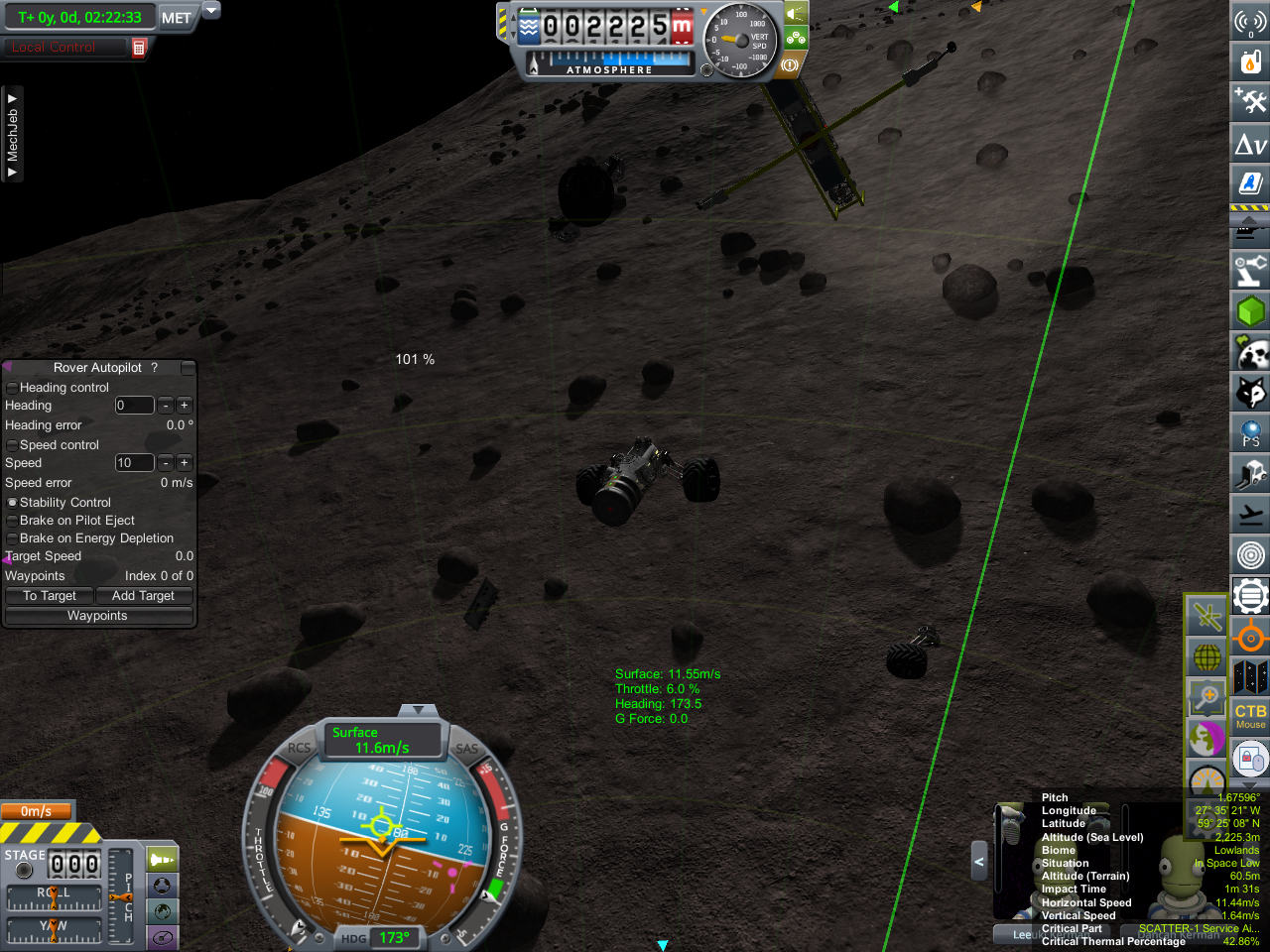Toggle the MET time display button

pyautogui.click(x=177, y=18)
